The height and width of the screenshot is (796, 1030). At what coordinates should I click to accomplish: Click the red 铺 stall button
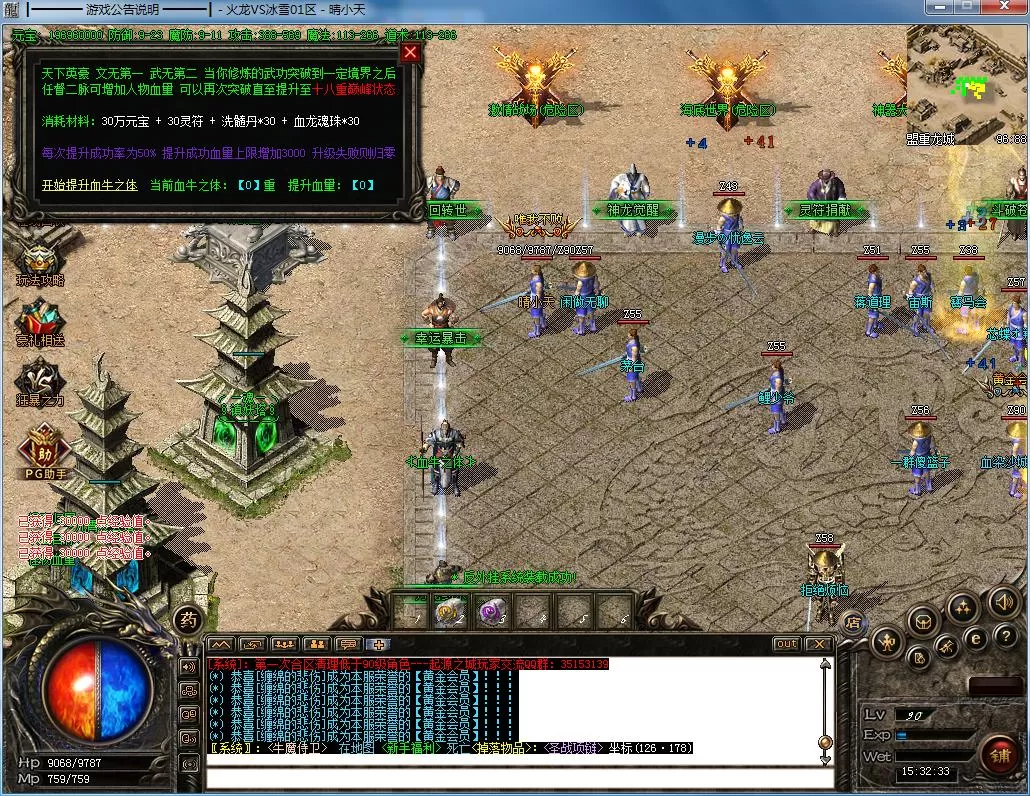coord(999,753)
